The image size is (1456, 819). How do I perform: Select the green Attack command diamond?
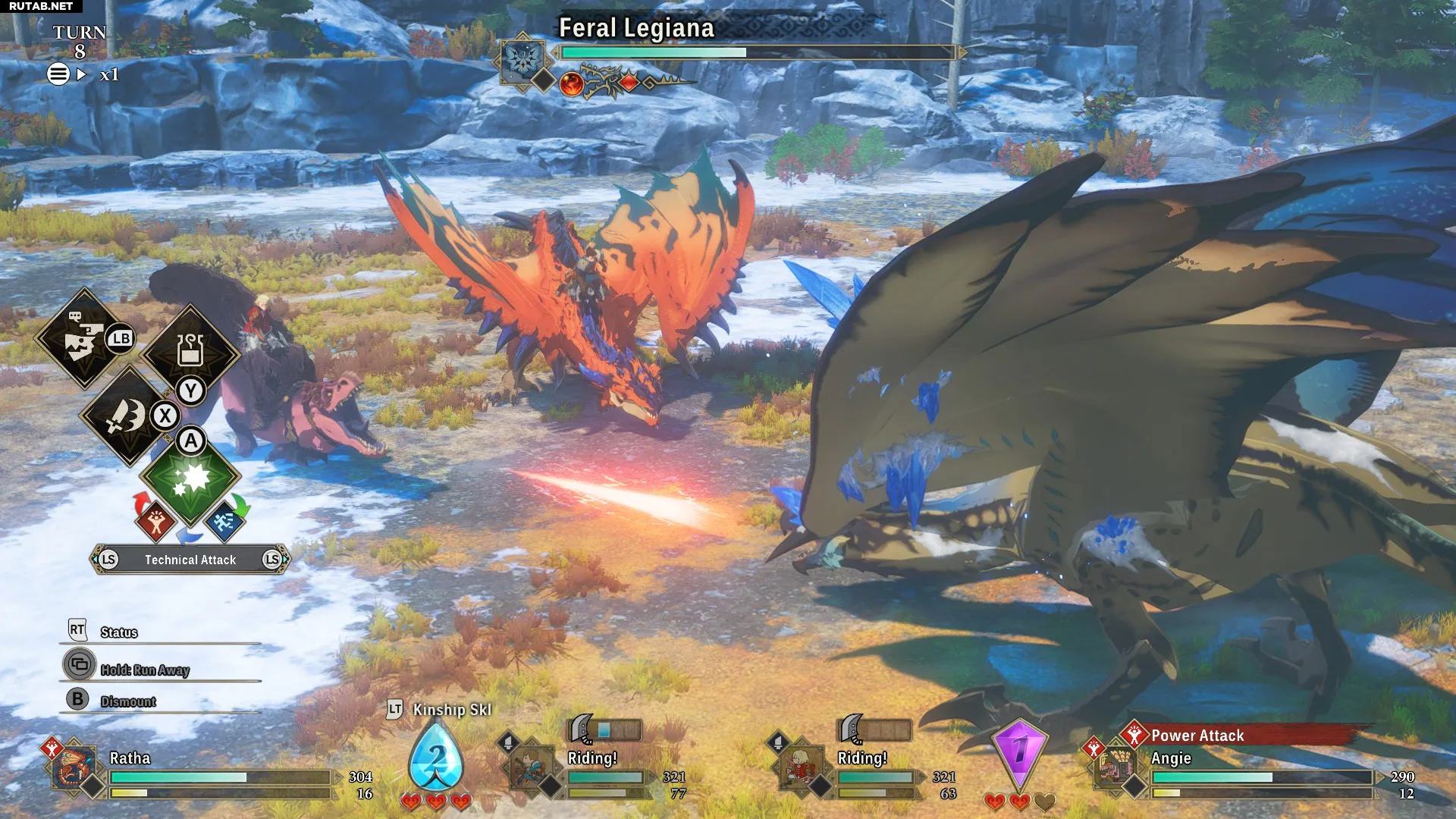pos(190,478)
